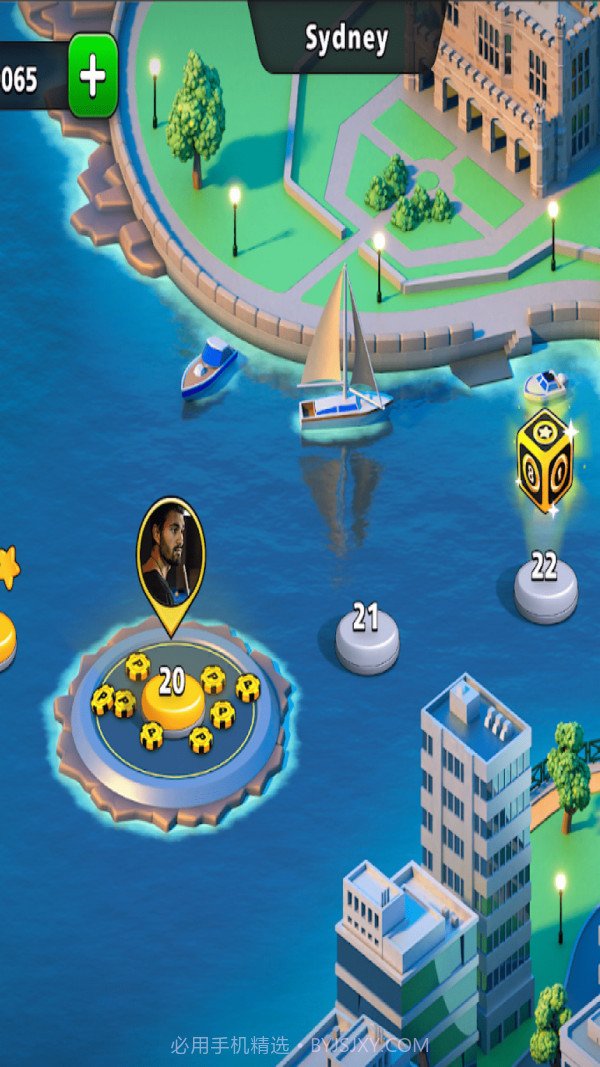Select the Sydney city title banner

346,38
